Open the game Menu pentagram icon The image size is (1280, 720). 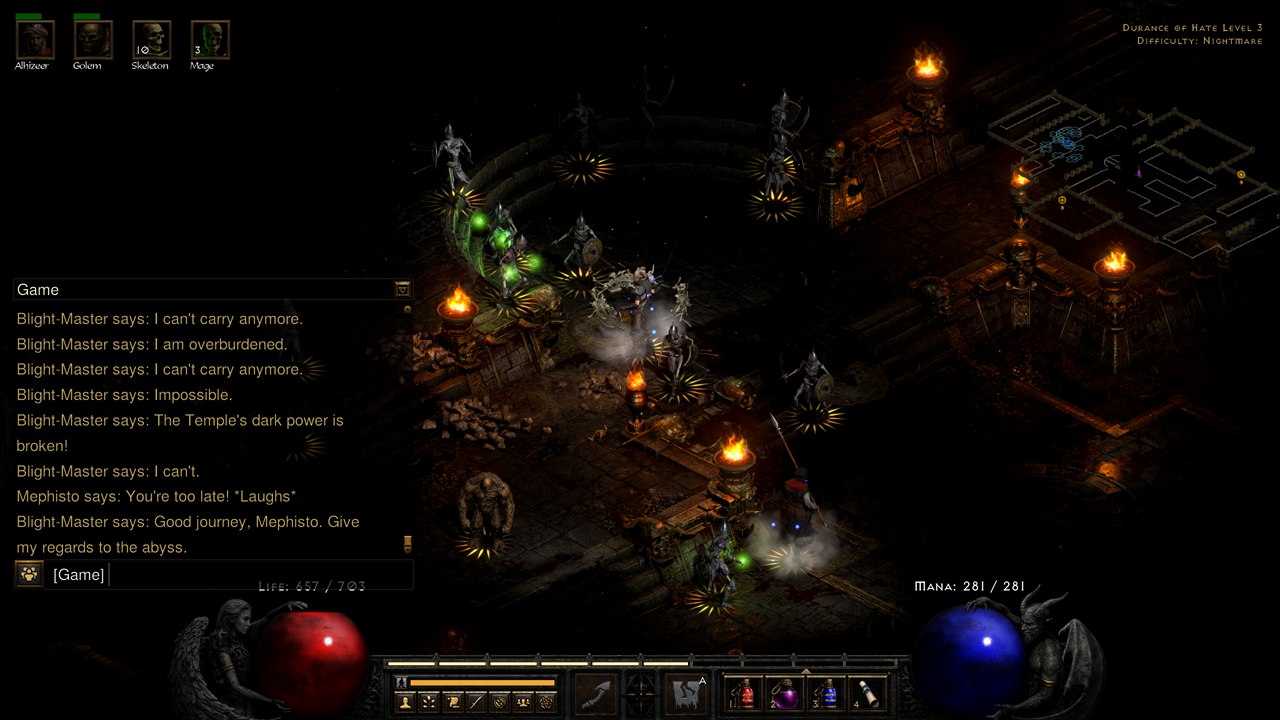tap(544, 700)
